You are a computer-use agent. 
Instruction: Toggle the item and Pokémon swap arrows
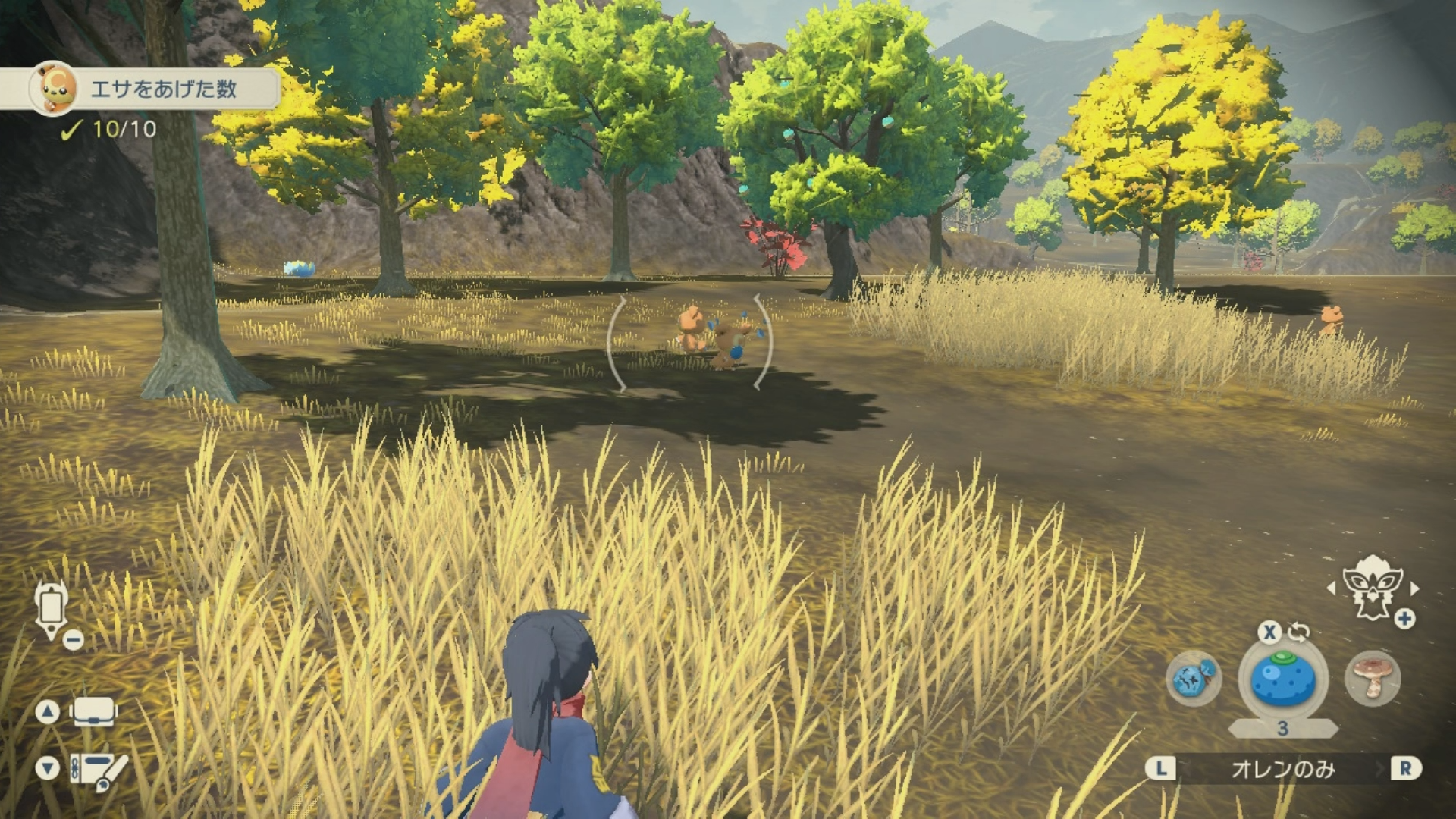[x=1298, y=632]
